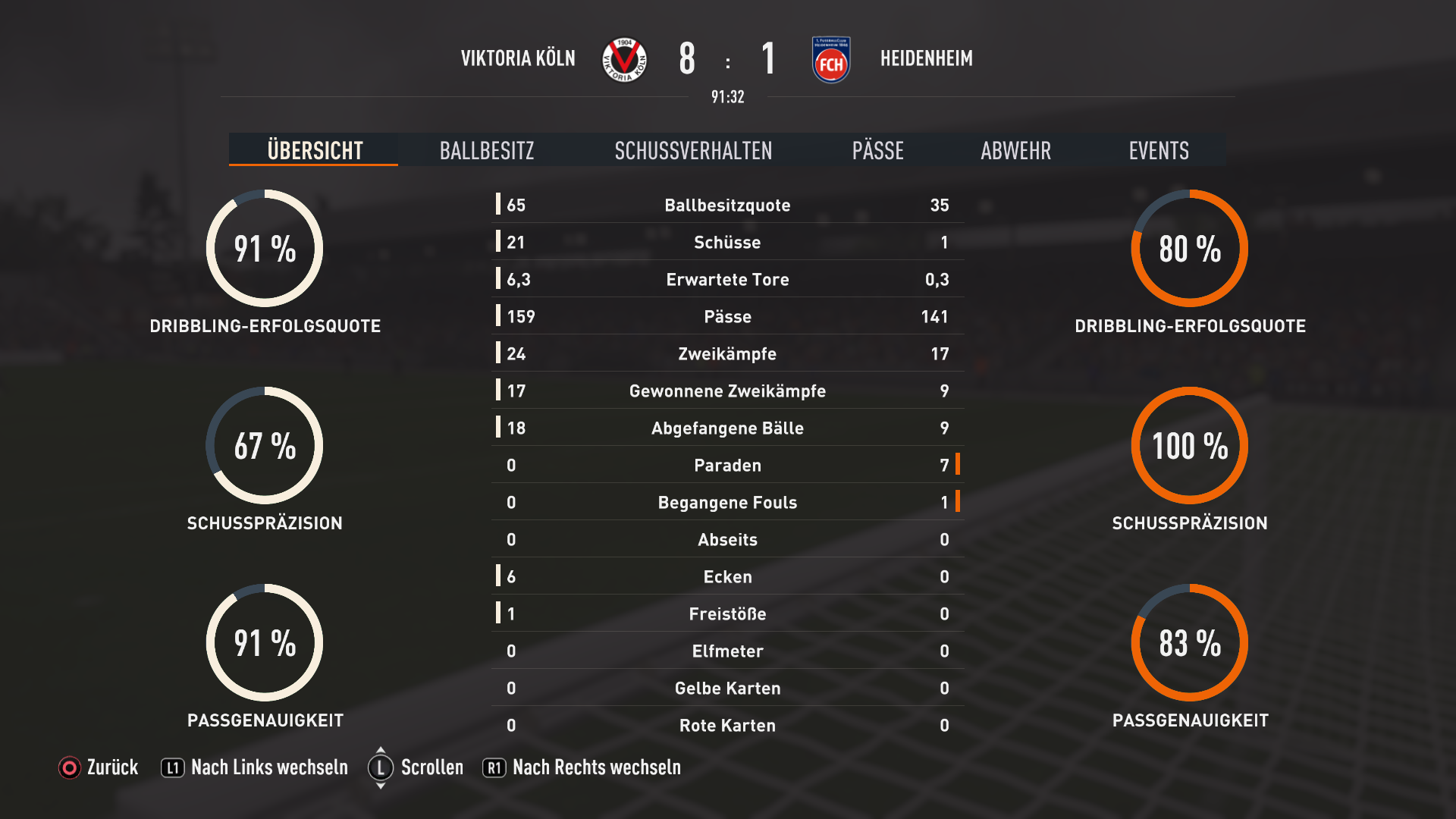Select the Übersicht tab
The image size is (1456, 819).
click(x=315, y=150)
